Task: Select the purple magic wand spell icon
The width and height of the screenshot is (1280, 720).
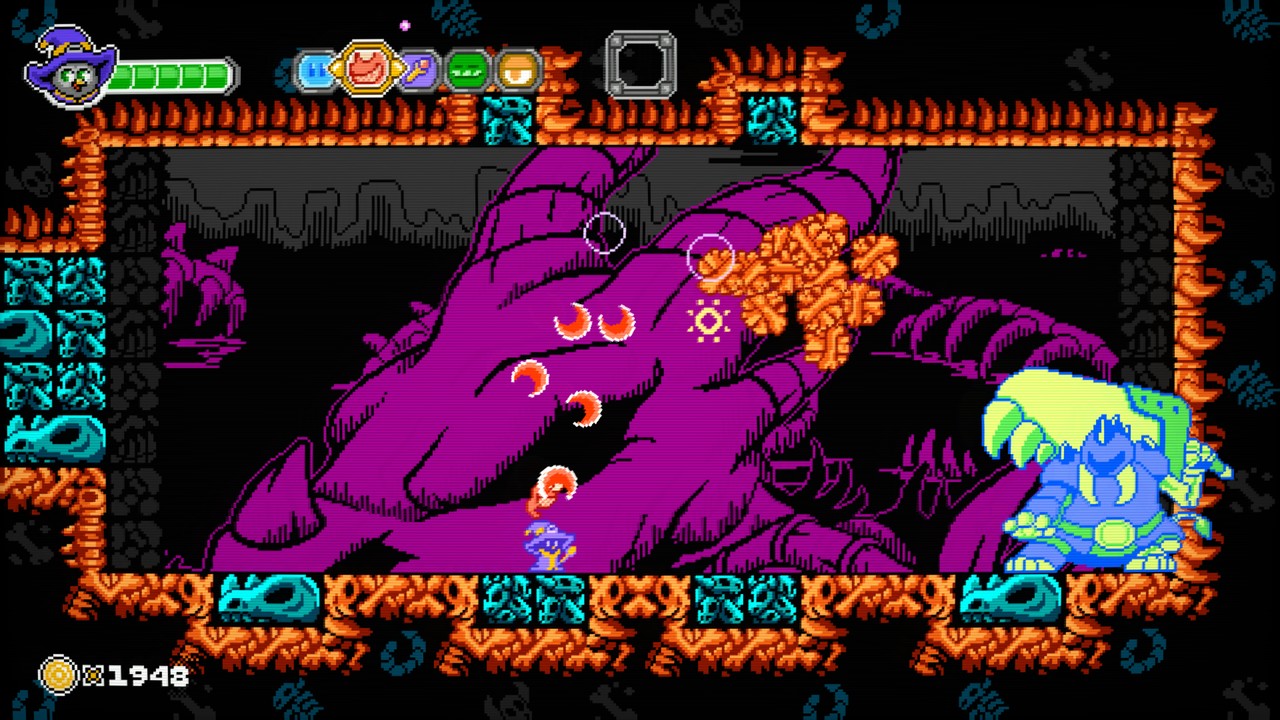Action: pos(418,68)
